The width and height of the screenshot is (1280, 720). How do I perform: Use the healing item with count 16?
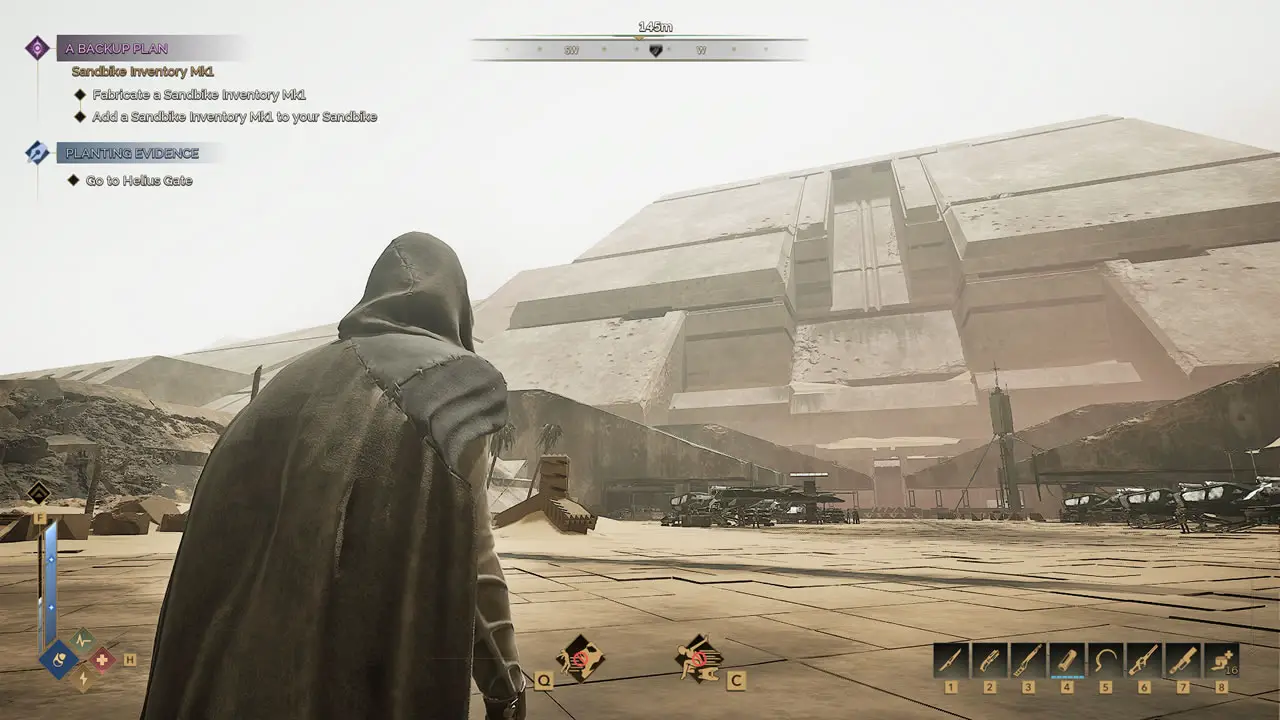[x=1221, y=660]
